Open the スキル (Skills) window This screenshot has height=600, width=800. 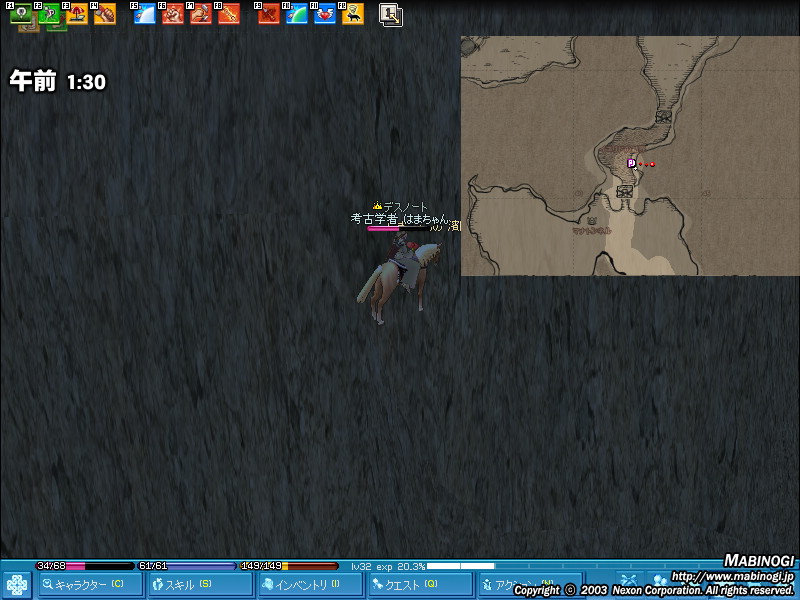[x=200, y=584]
